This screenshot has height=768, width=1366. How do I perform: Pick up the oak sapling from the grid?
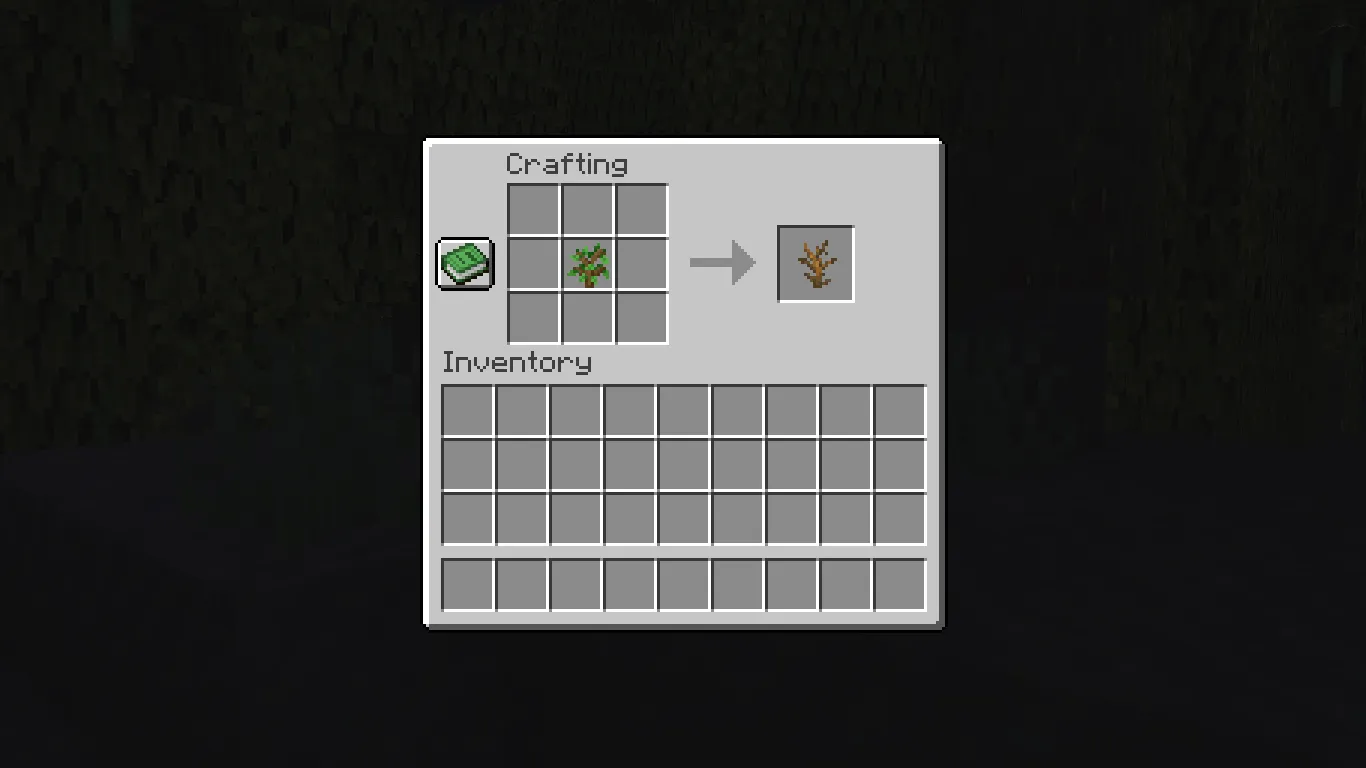pyautogui.click(x=586, y=263)
